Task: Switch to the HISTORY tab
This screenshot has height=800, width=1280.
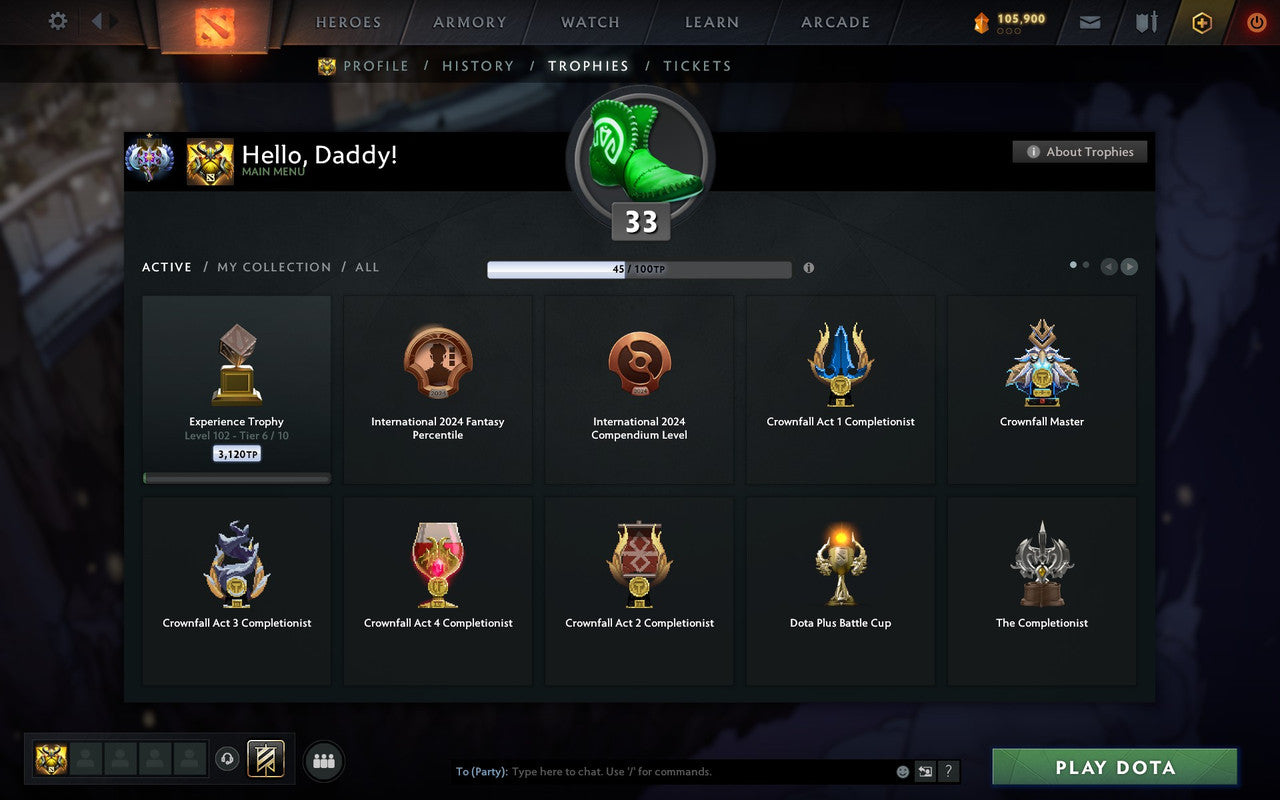Action: tap(478, 65)
